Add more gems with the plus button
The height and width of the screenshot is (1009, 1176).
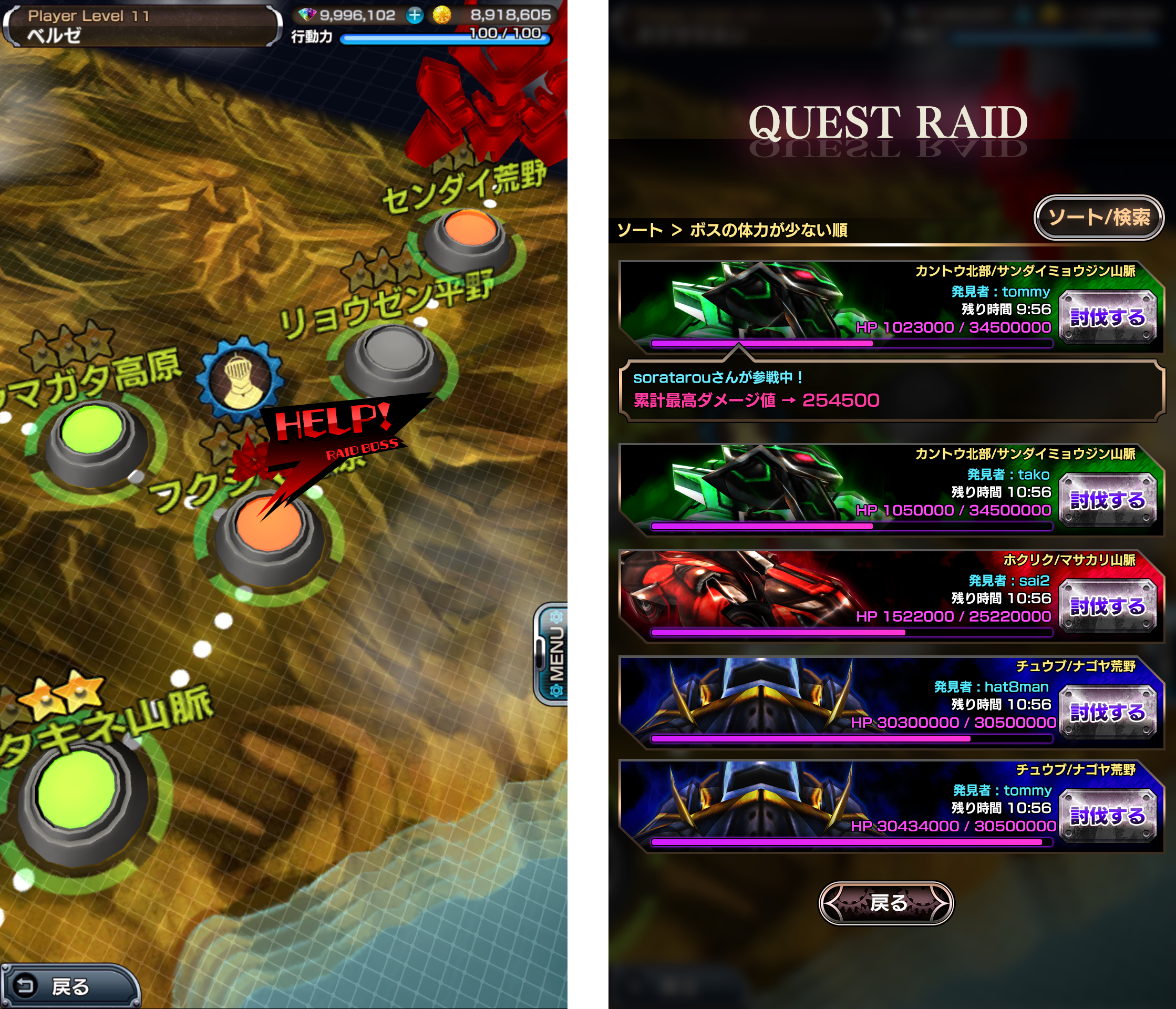(415, 15)
